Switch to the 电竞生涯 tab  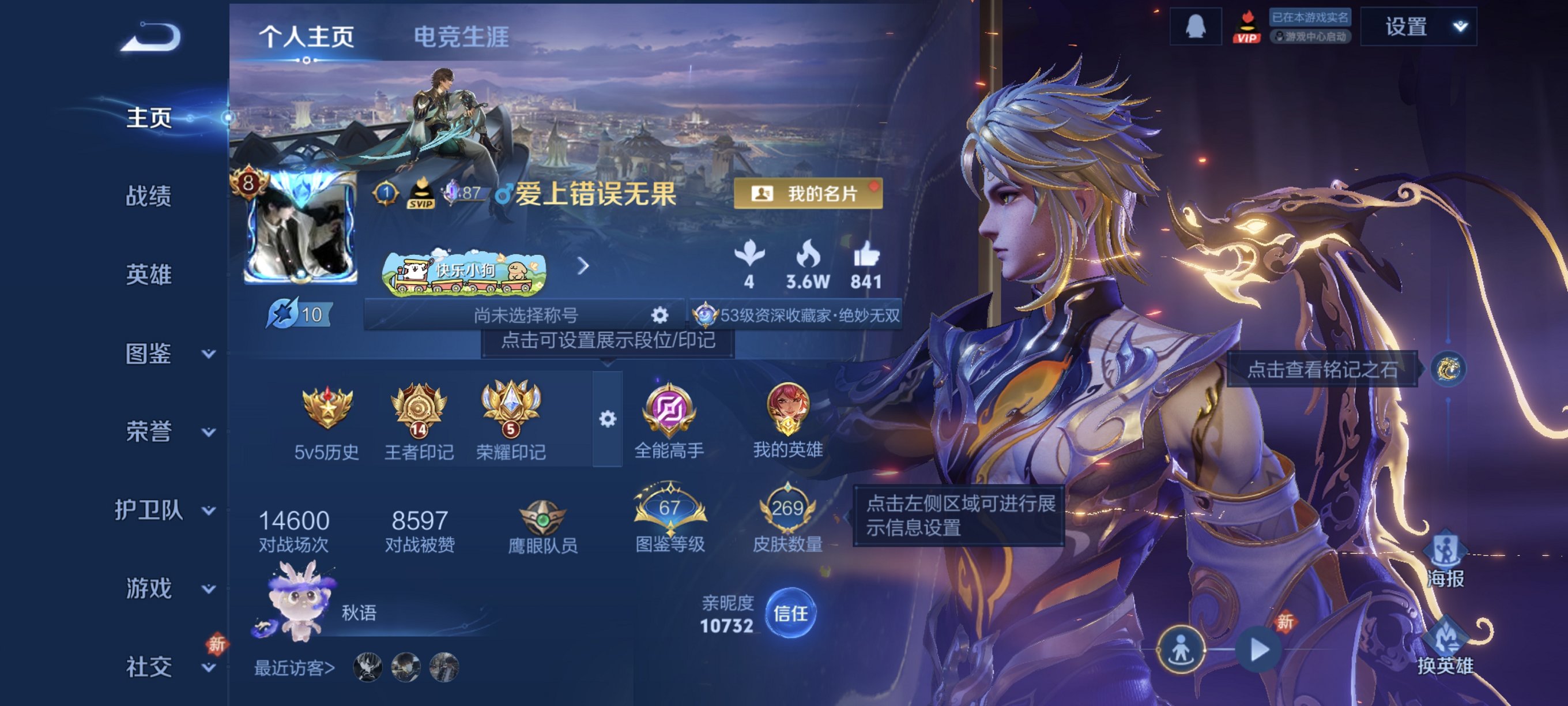(x=461, y=36)
